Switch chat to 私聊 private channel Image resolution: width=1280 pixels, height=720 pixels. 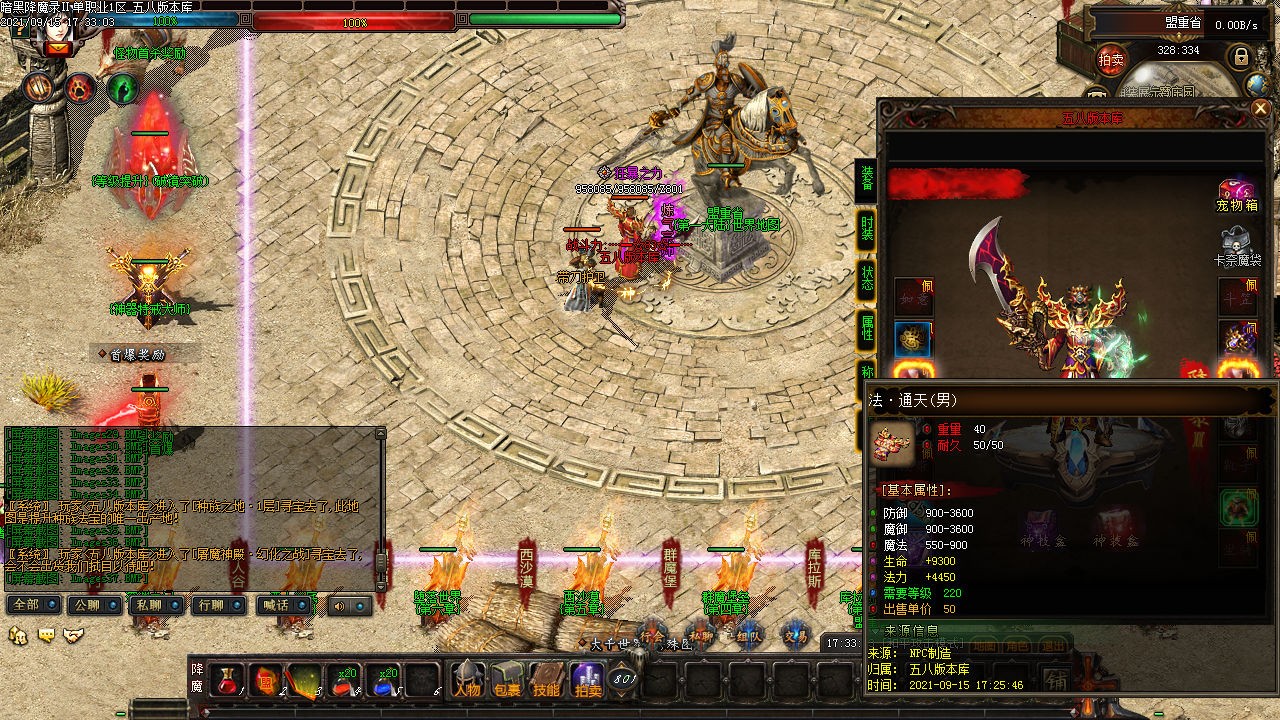coord(156,605)
